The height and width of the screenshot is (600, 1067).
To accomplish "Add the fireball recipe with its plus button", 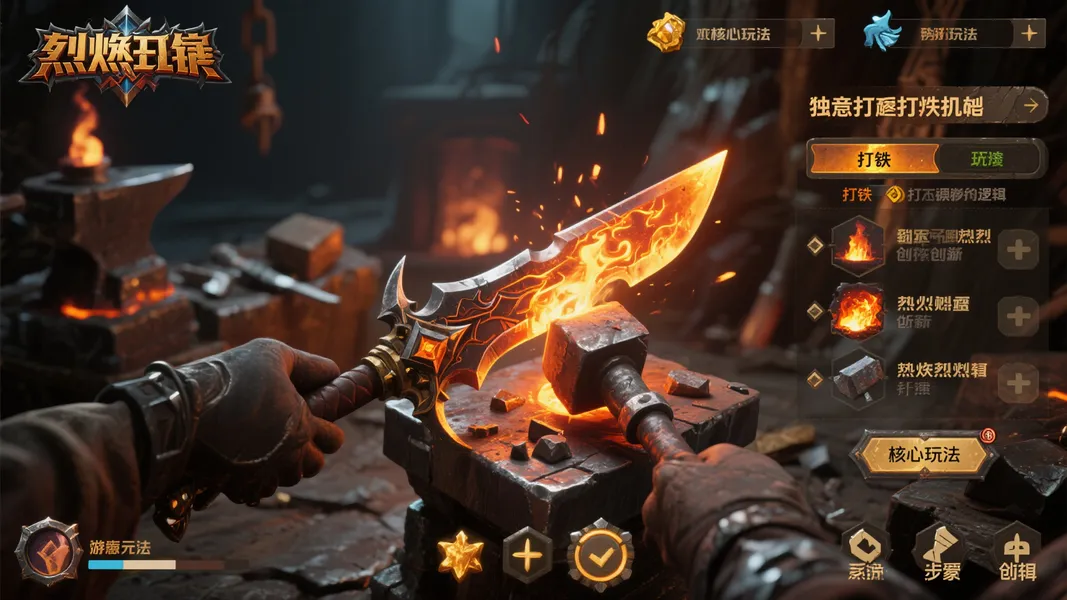I will pos(1019,316).
